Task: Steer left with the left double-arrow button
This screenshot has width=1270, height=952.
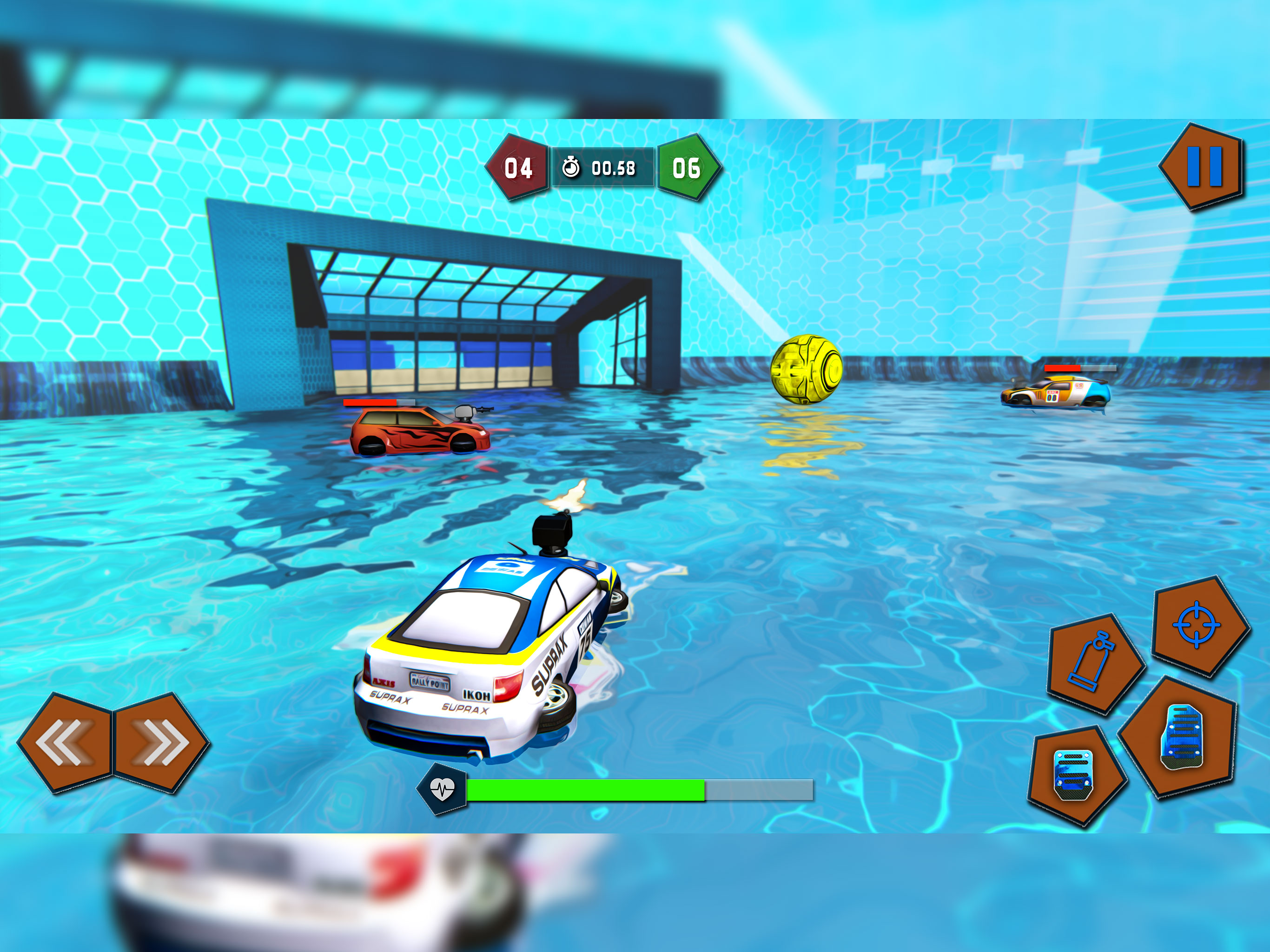Action: [65, 742]
